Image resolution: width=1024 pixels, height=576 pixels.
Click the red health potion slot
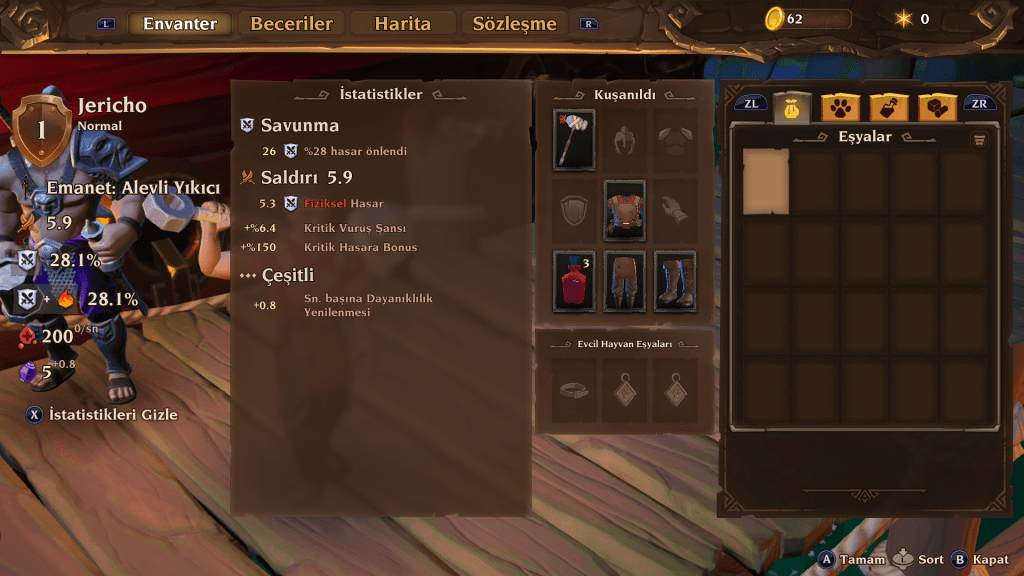pos(574,281)
